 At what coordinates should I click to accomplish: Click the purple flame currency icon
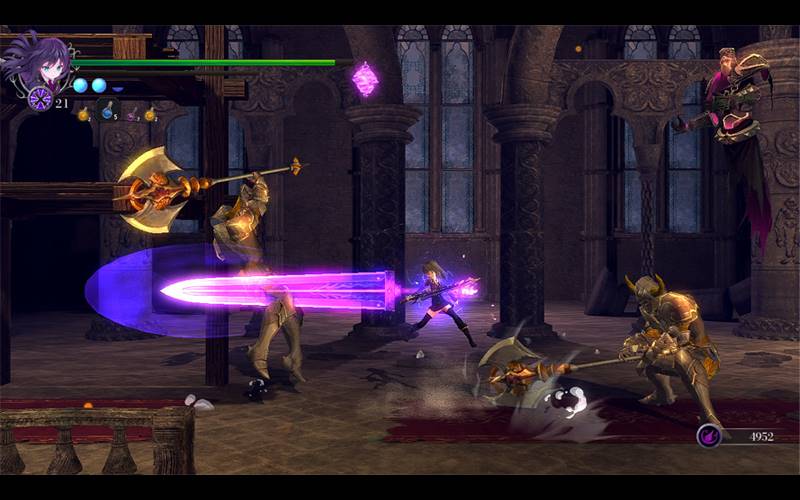click(709, 435)
